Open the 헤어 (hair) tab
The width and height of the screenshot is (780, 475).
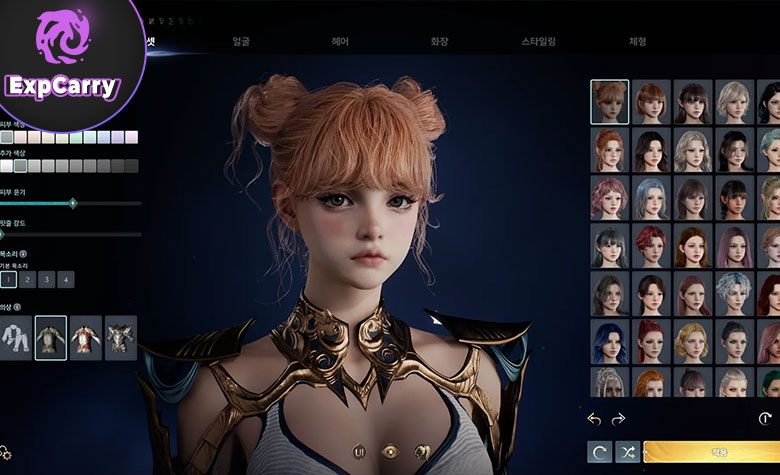point(340,42)
